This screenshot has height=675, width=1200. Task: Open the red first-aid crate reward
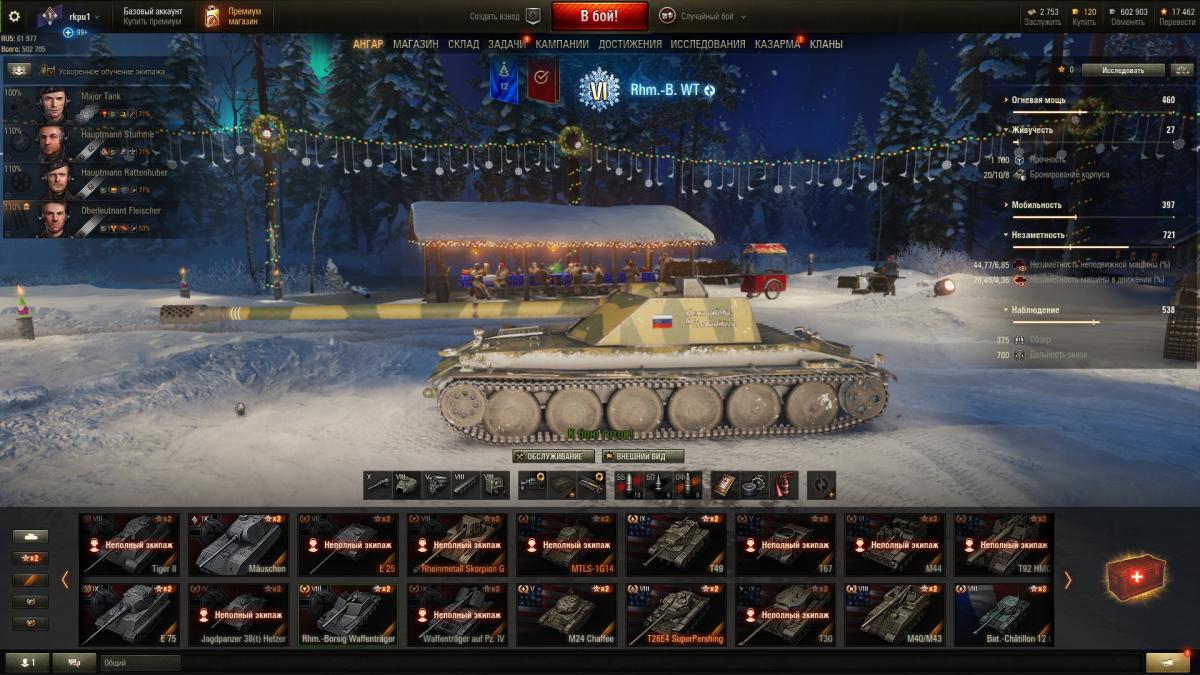(x=1135, y=577)
